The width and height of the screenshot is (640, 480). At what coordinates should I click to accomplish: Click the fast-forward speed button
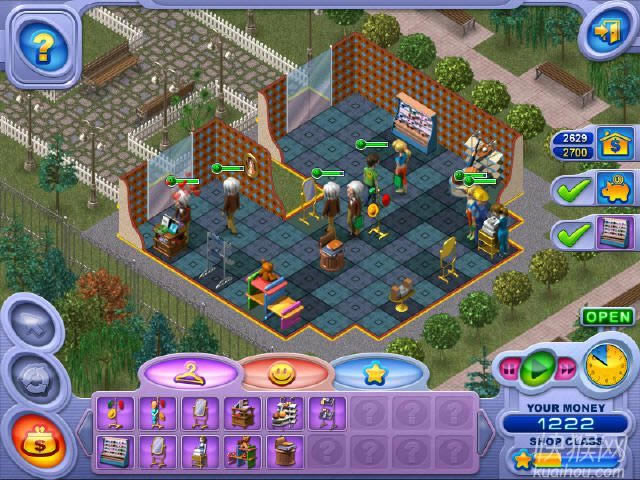tap(566, 368)
